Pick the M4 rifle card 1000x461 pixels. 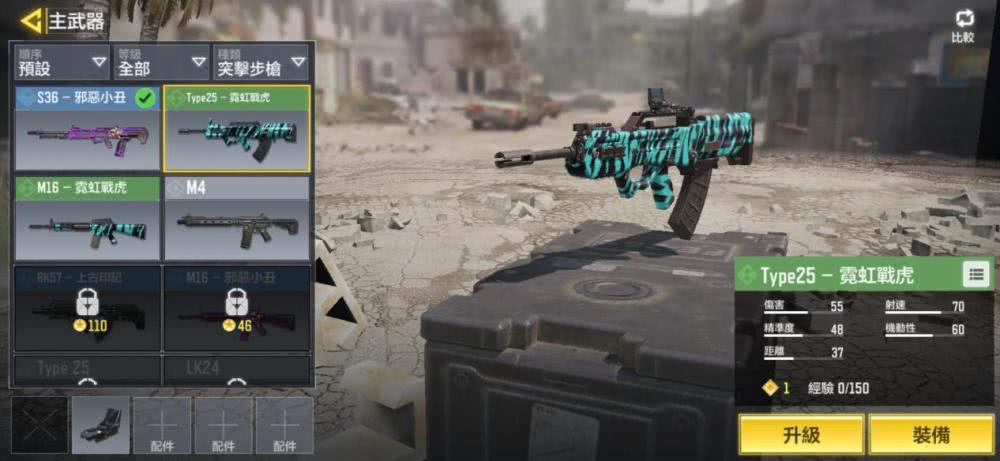click(237, 218)
